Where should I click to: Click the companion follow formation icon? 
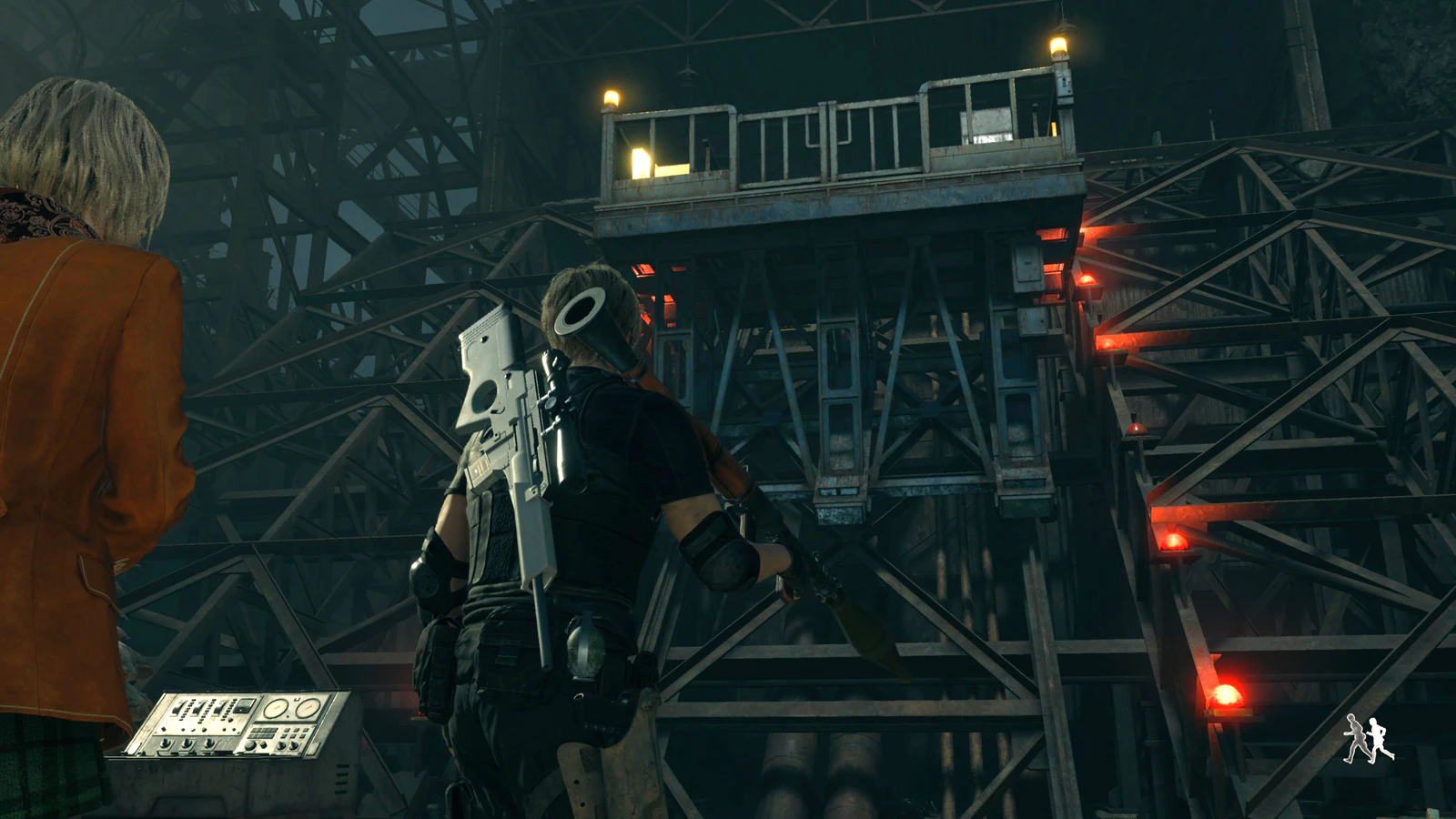1370,739
